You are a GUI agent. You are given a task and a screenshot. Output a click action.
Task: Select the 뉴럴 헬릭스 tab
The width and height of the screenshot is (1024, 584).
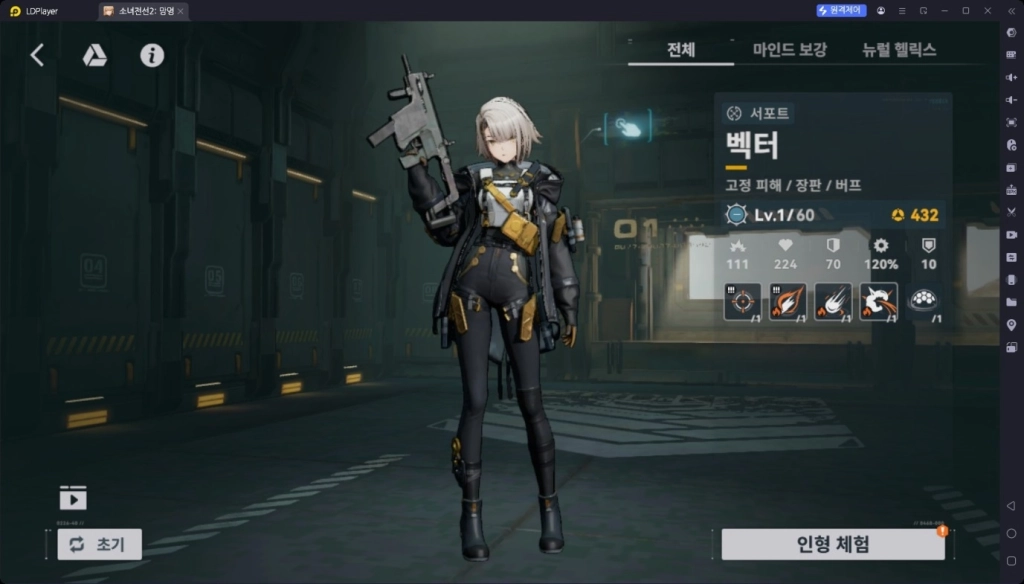pos(899,50)
